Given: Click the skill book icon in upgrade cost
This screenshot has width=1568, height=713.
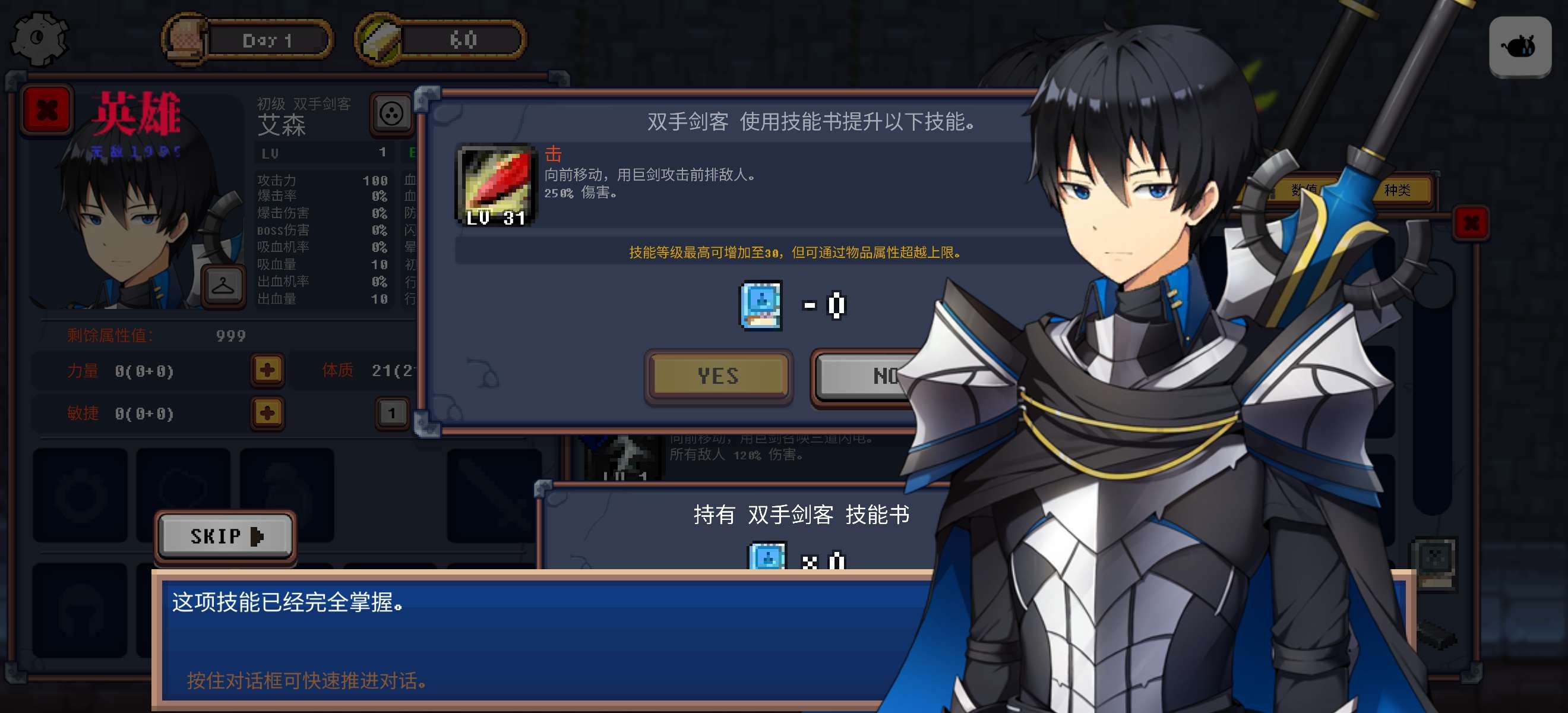Looking at the screenshot, I should (x=760, y=305).
